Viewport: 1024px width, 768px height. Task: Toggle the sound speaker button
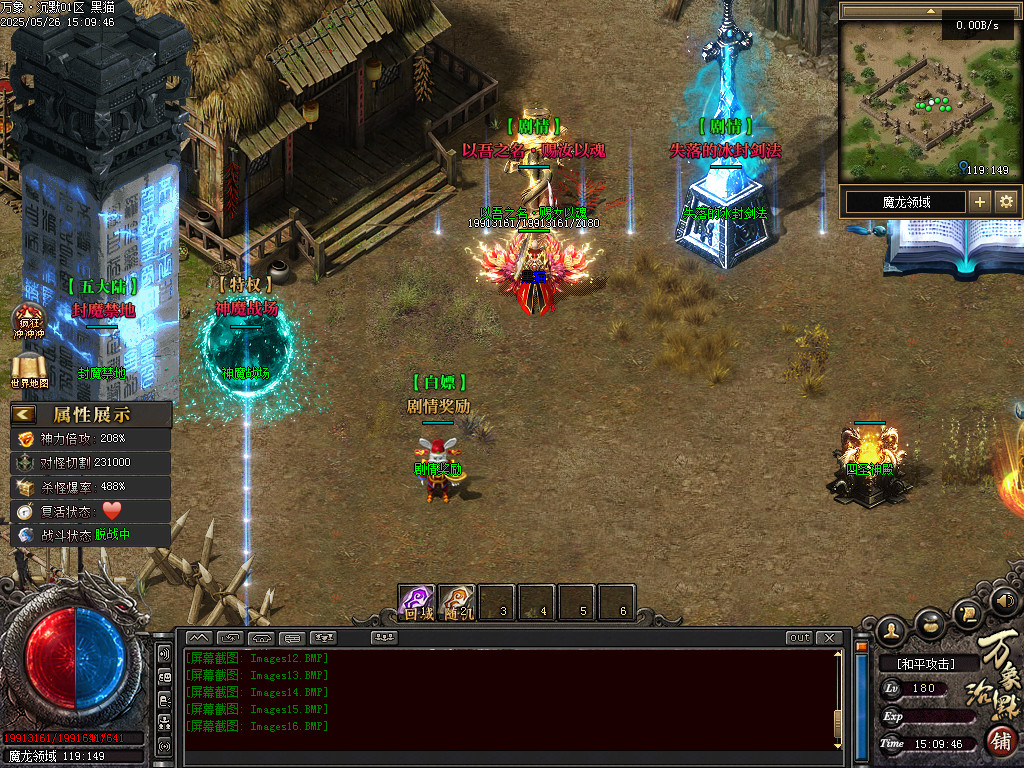click(1004, 601)
